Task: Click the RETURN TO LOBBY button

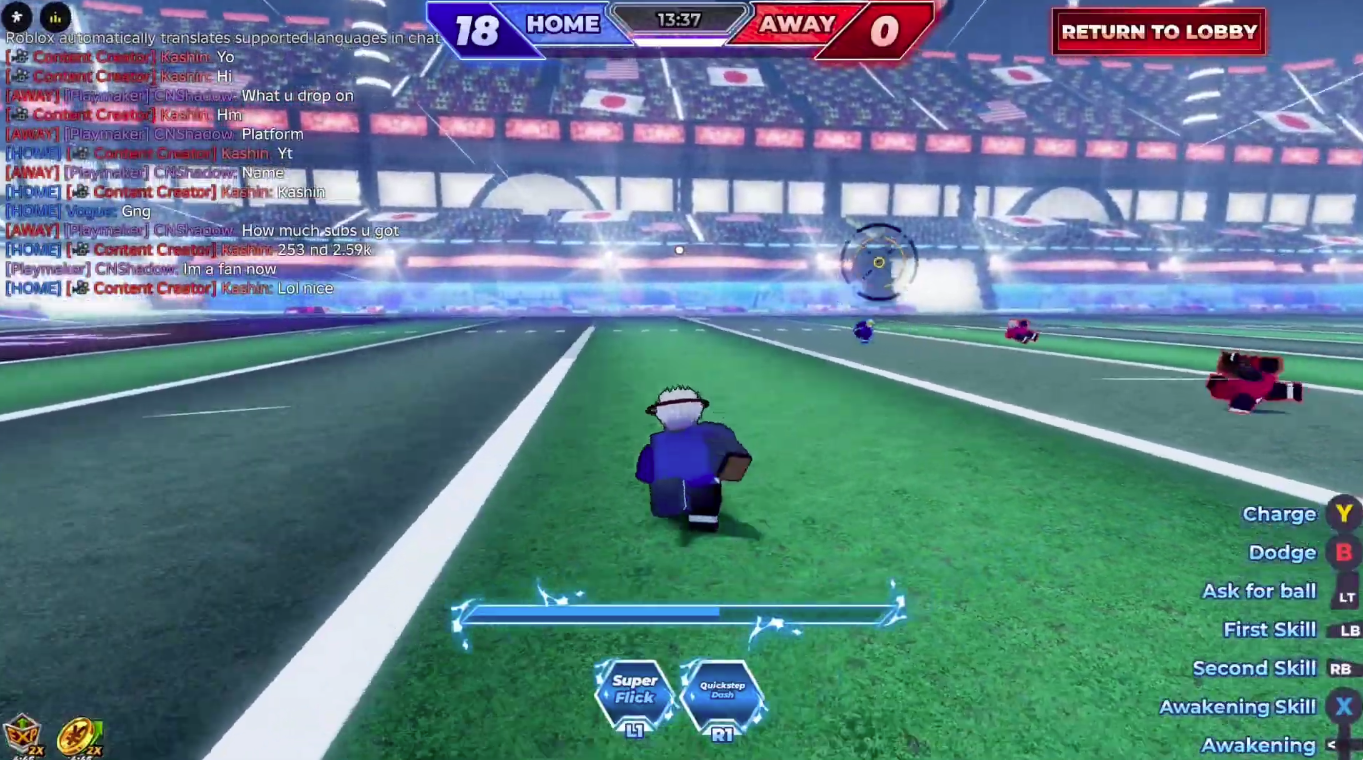Action: point(1157,31)
